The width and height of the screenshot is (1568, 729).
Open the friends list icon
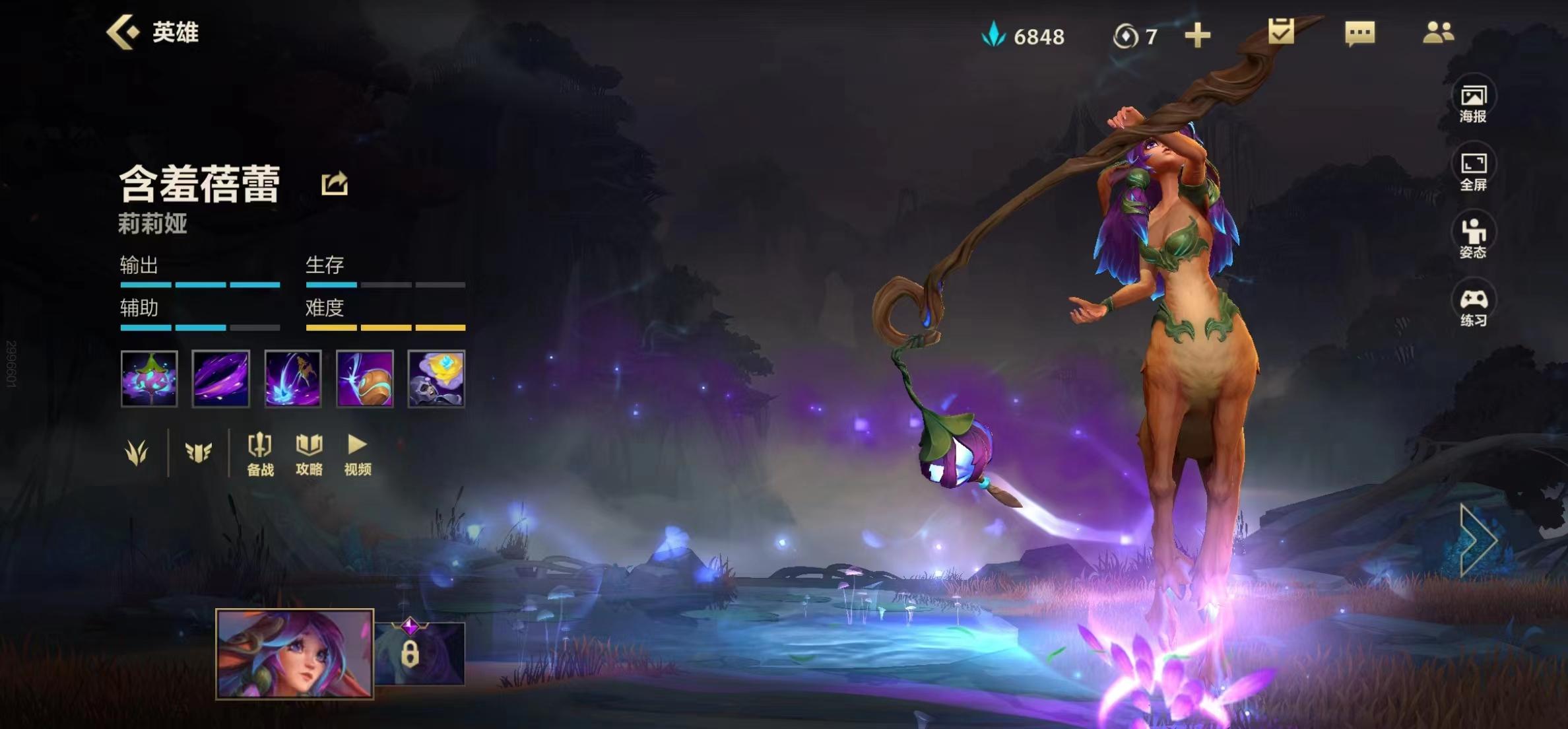[x=1438, y=32]
